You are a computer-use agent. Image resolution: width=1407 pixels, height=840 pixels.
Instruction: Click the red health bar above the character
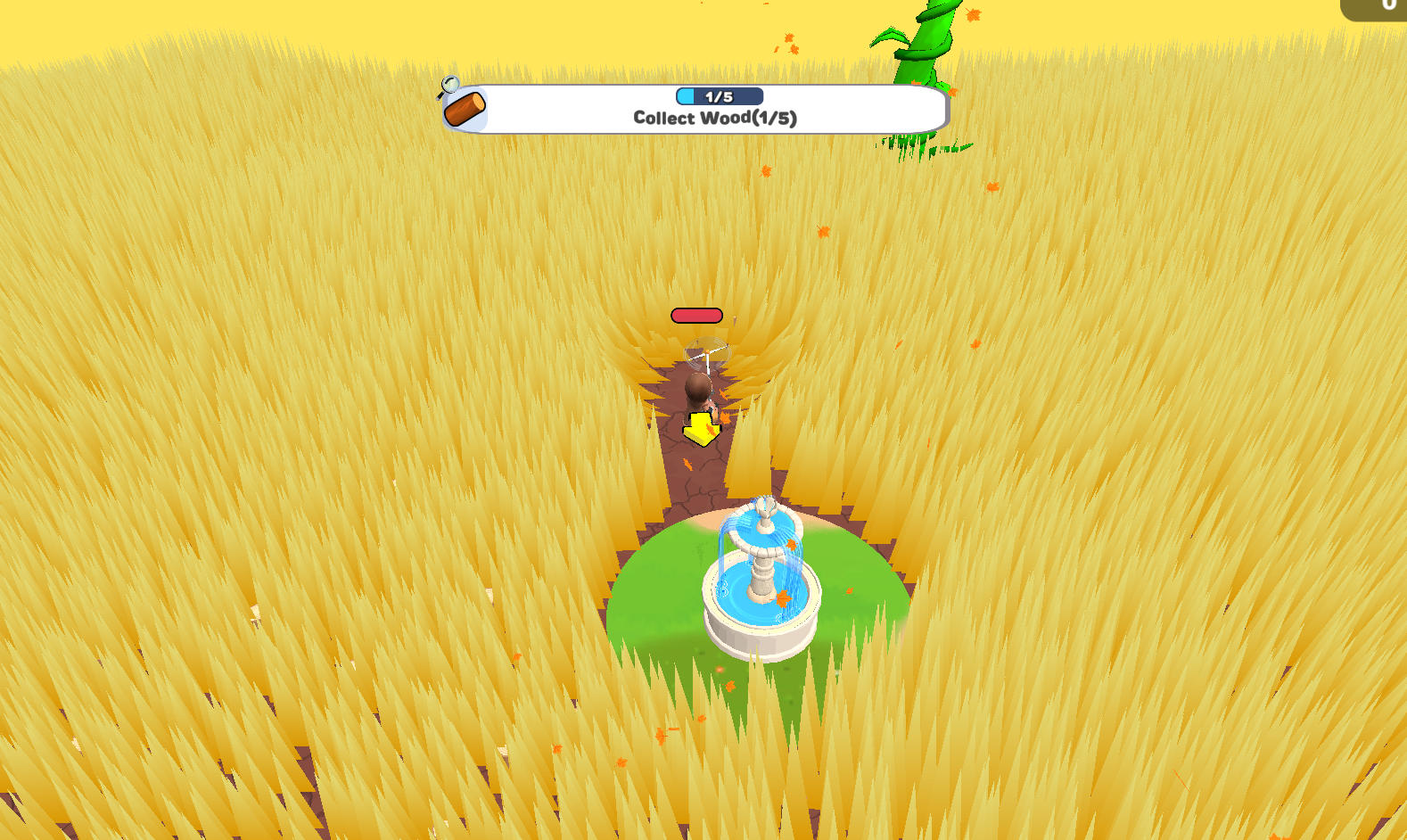point(695,315)
